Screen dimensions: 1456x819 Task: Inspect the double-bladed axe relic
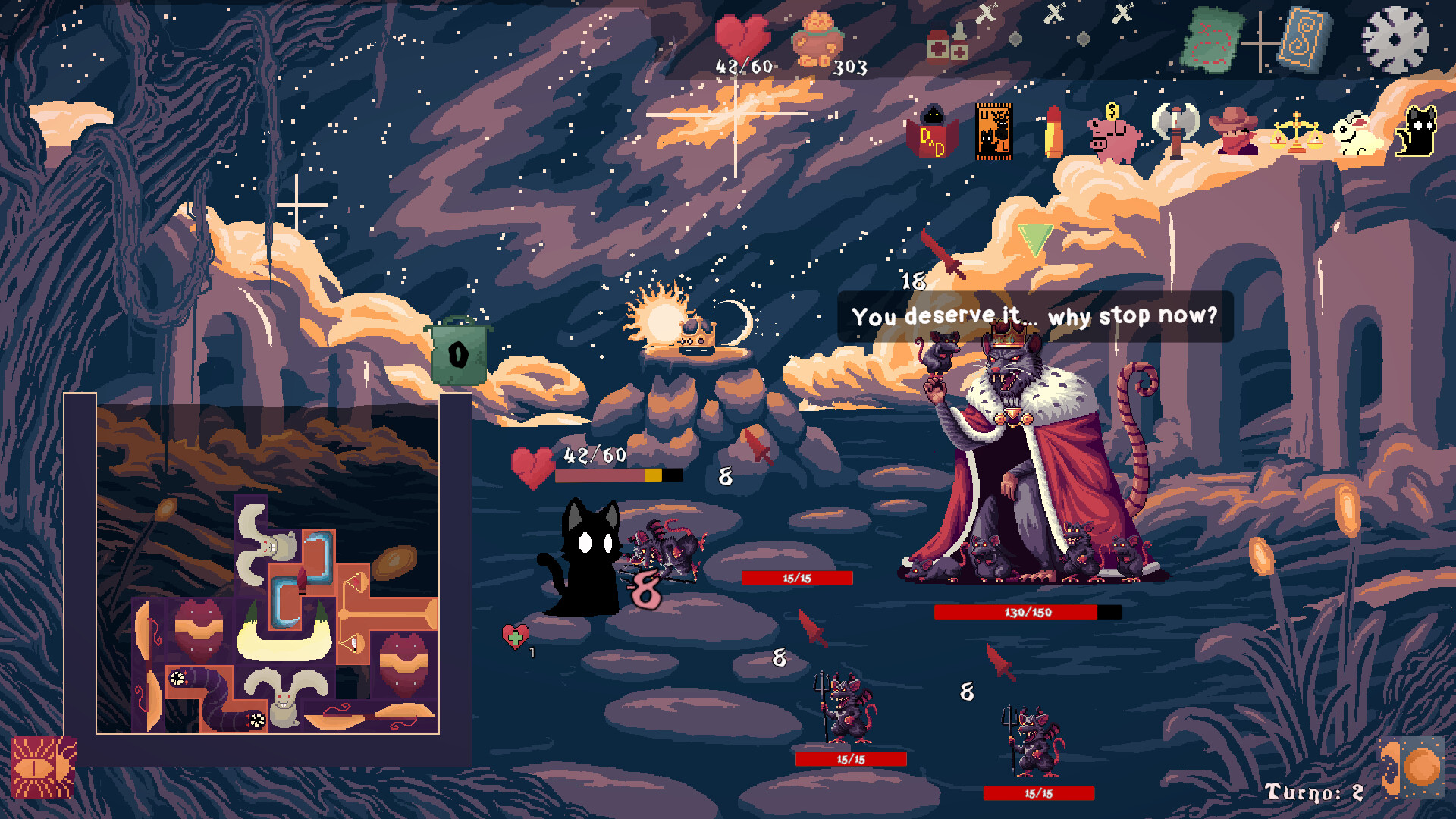[1175, 130]
